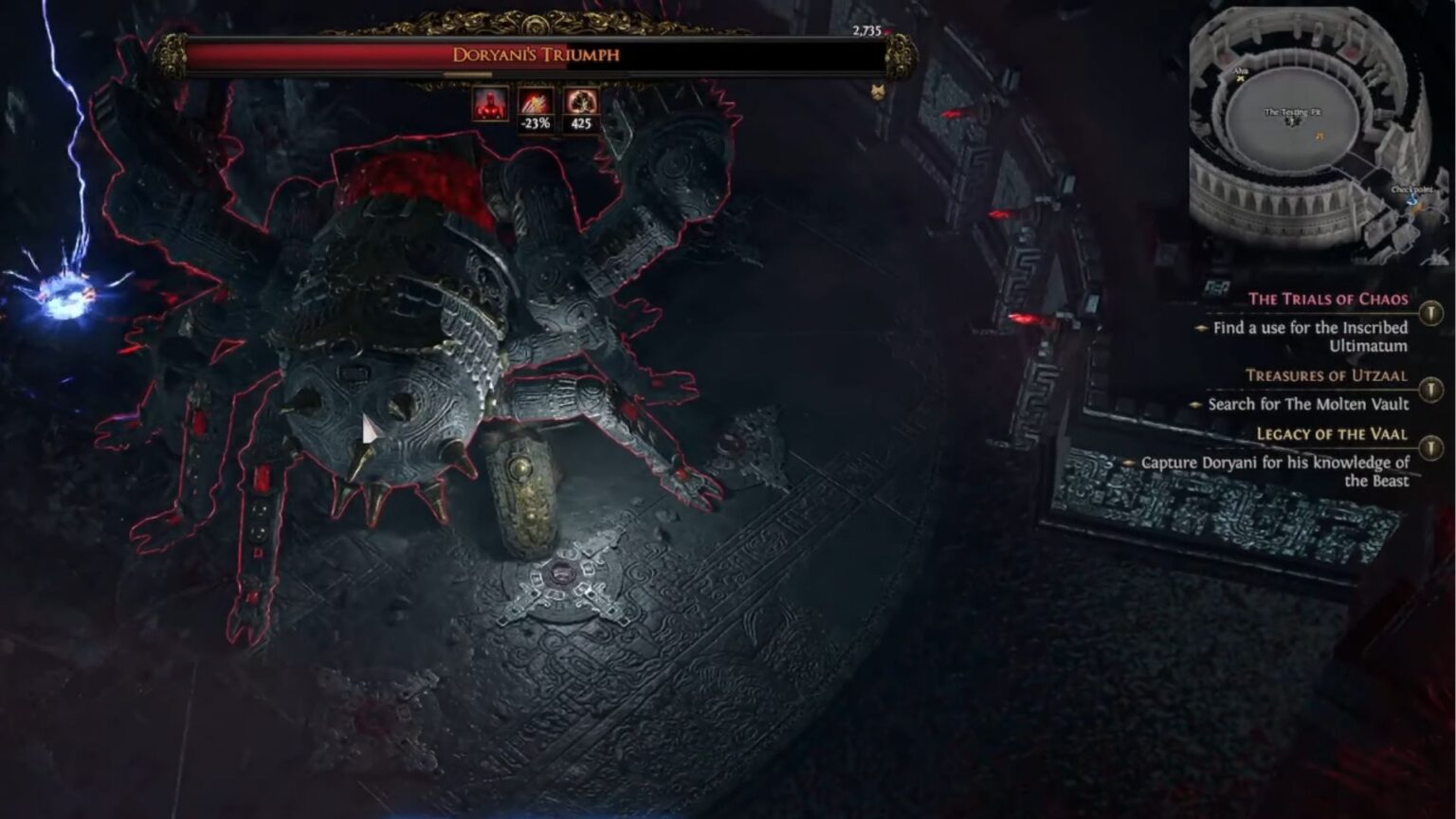Image resolution: width=1456 pixels, height=819 pixels.
Task: Click The Testing Pit label on the minimap
Action: point(1293,112)
